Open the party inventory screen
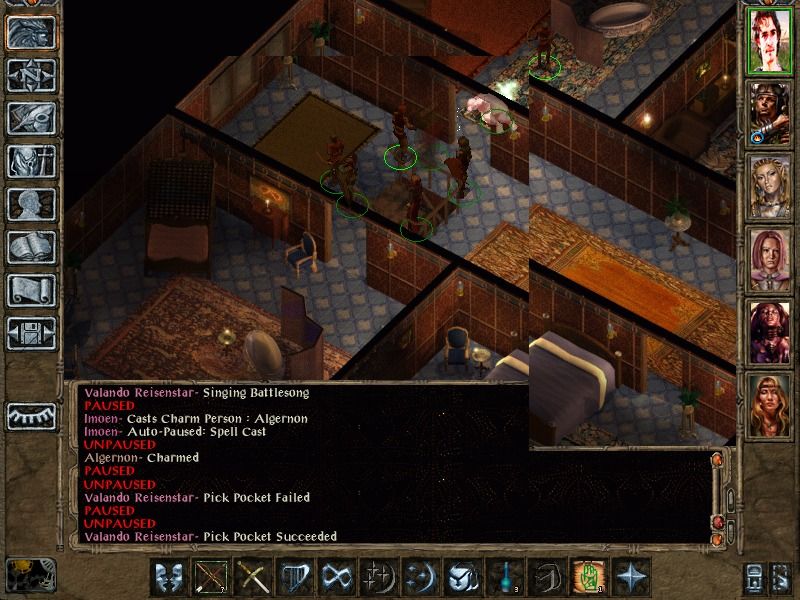This screenshot has width=800, height=600. click(31, 161)
